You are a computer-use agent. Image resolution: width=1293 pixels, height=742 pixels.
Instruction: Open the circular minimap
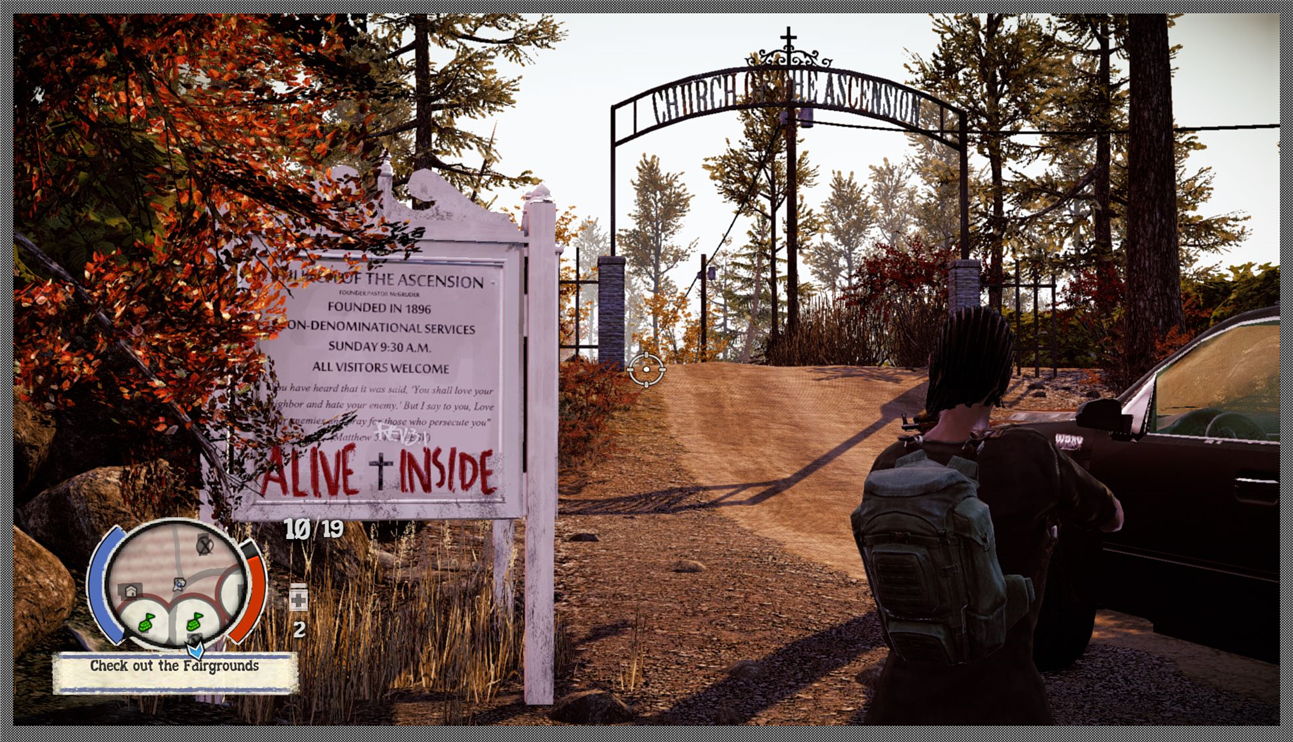coord(176,581)
